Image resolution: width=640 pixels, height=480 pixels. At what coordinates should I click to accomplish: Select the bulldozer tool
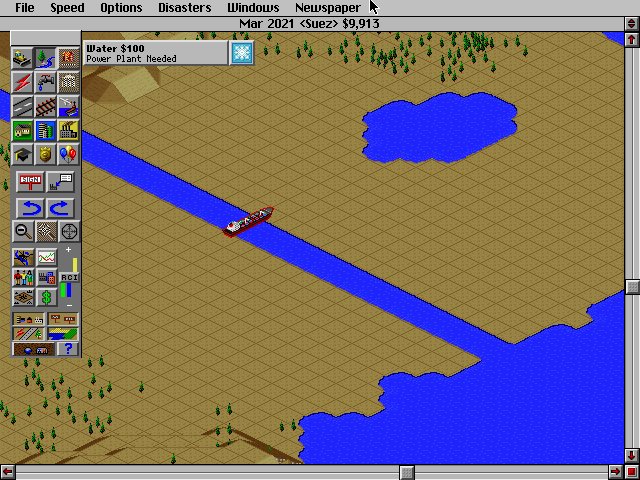click(22, 58)
